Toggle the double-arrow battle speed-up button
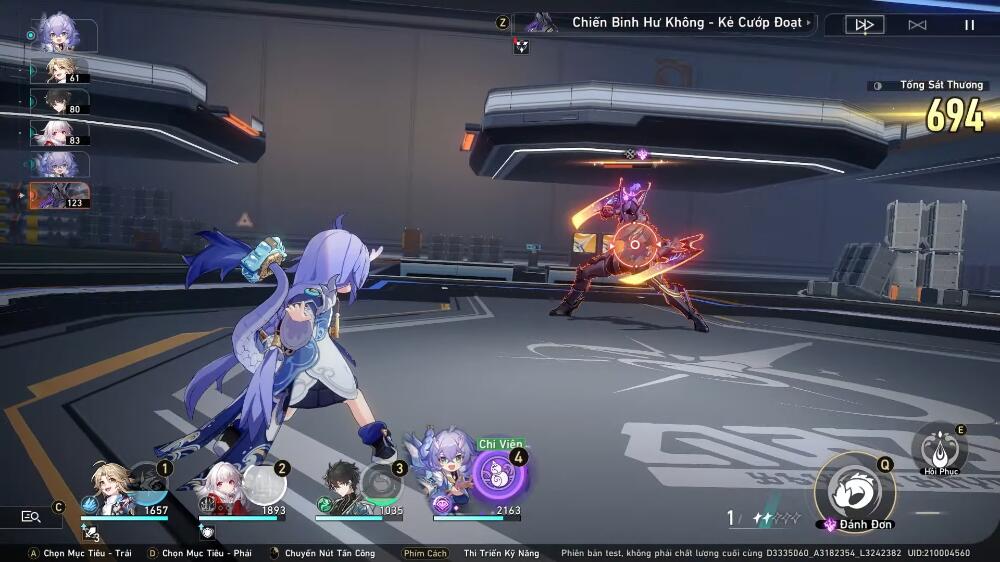 coord(865,25)
